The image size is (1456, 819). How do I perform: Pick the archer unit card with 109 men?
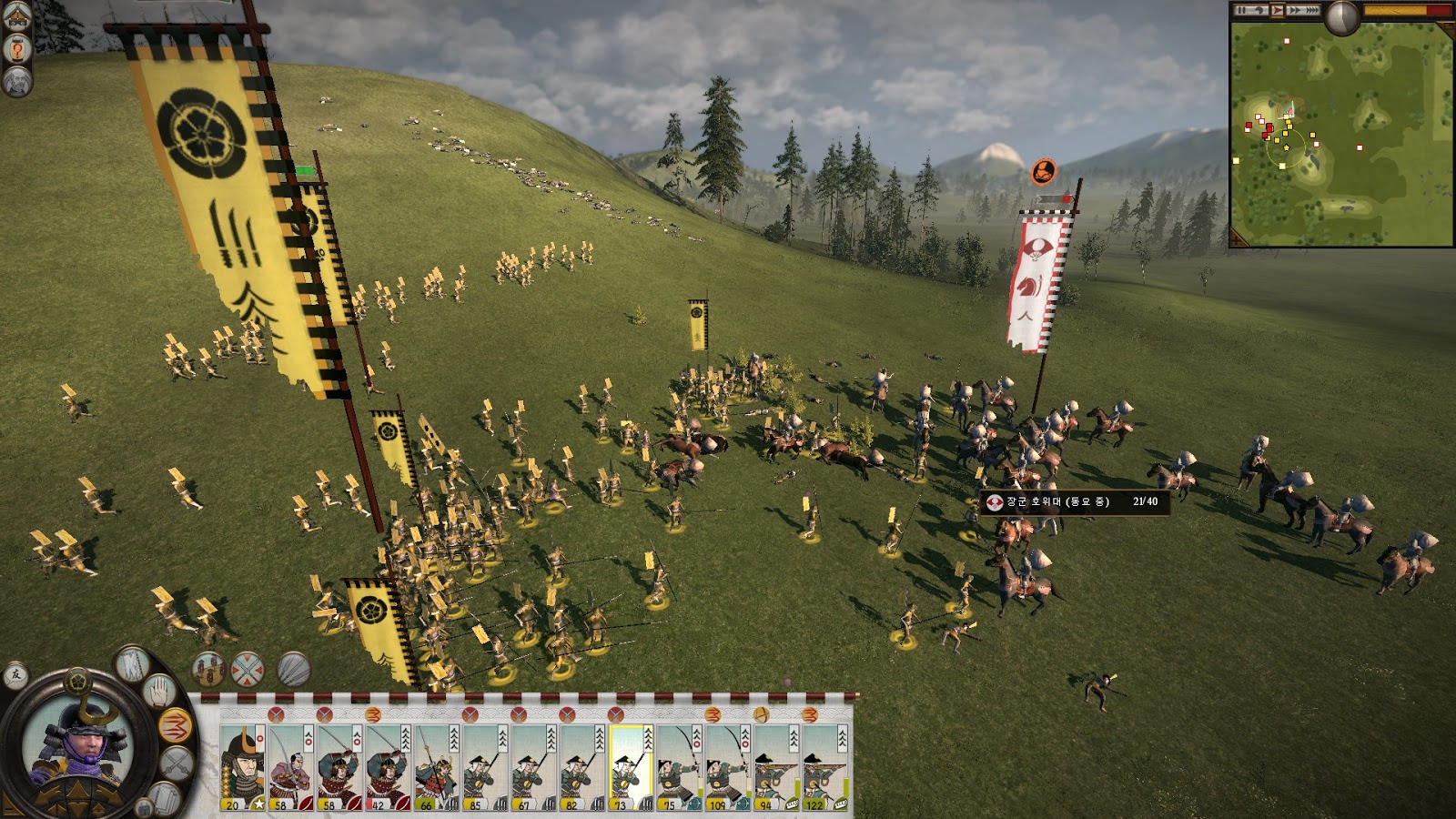pos(728,765)
